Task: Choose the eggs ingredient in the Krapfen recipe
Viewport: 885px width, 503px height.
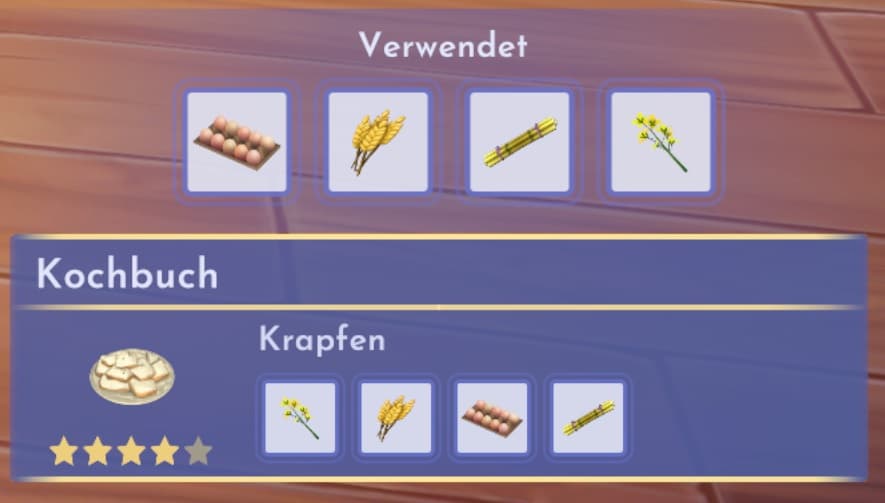Action: click(492, 417)
